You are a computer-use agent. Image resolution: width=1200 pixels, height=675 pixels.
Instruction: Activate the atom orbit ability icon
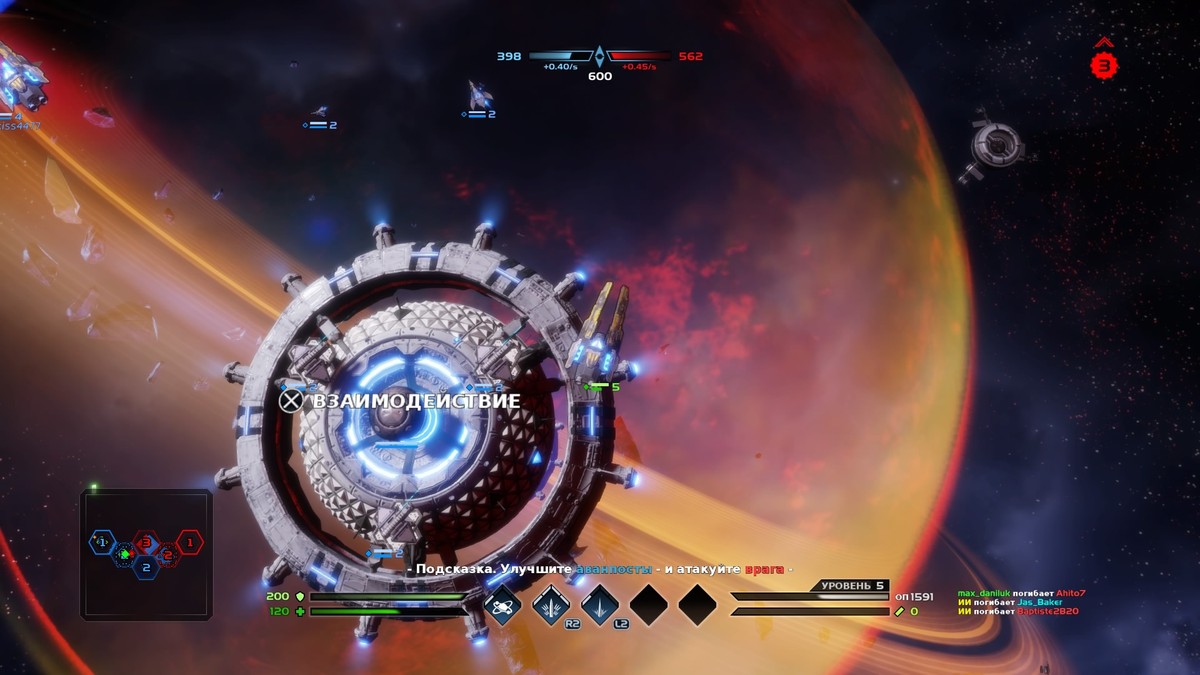pyautogui.click(x=503, y=604)
